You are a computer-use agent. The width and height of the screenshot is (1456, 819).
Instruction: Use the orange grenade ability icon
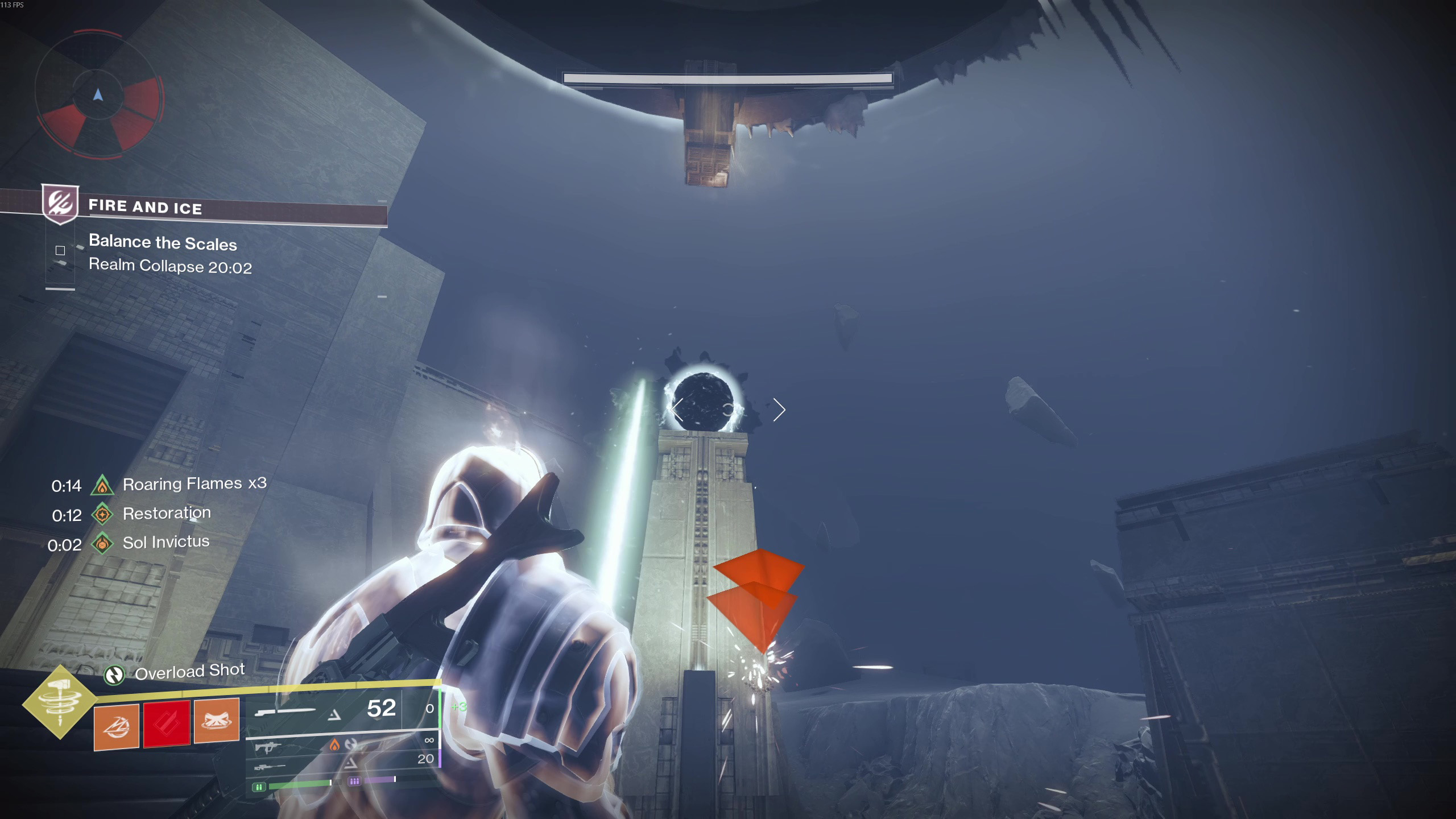117,726
